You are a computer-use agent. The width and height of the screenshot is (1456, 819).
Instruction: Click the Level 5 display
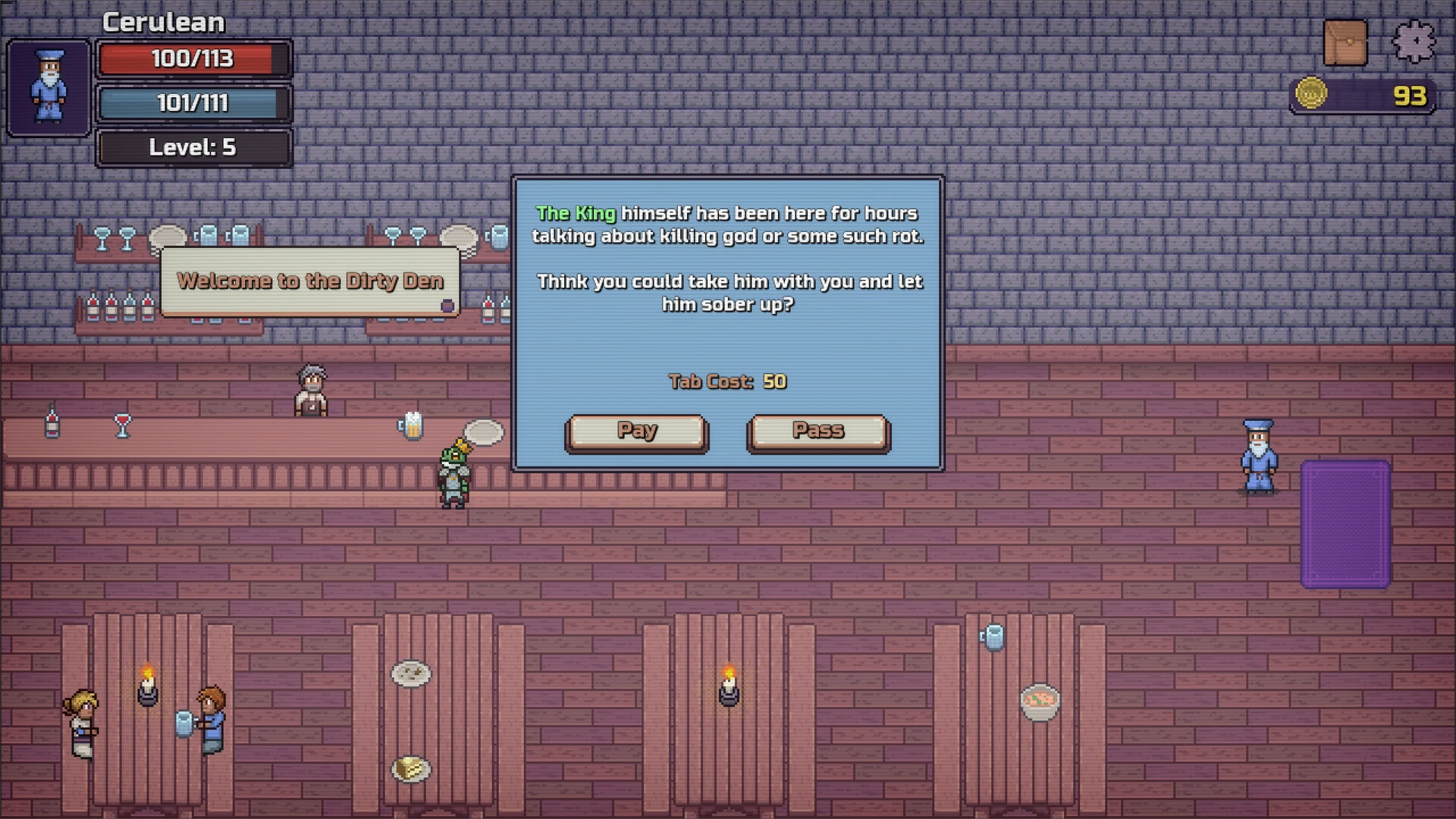pos(193,148)
